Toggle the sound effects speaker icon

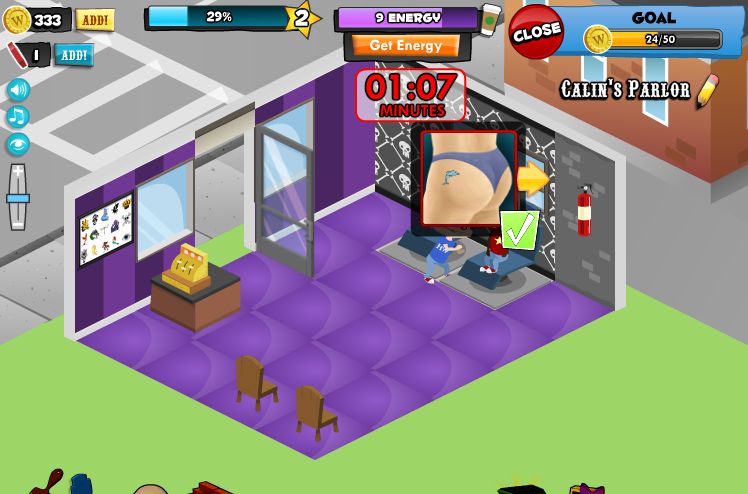[x=18, y=90]
